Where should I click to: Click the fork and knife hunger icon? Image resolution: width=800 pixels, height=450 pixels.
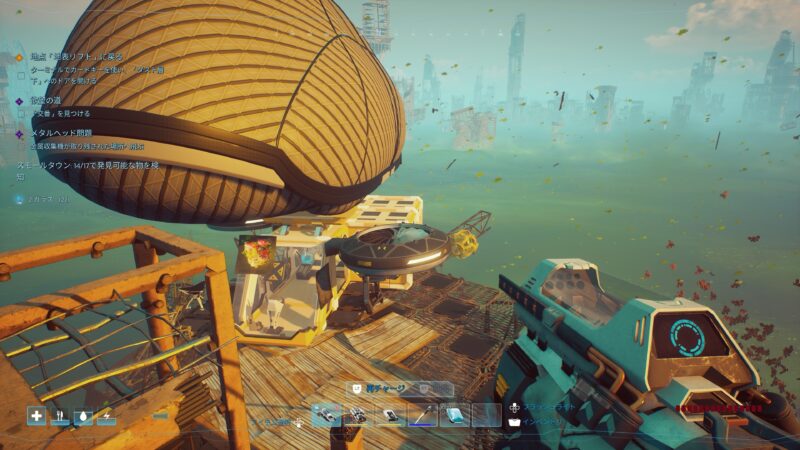pyautogui.click(x=60, y=416)
